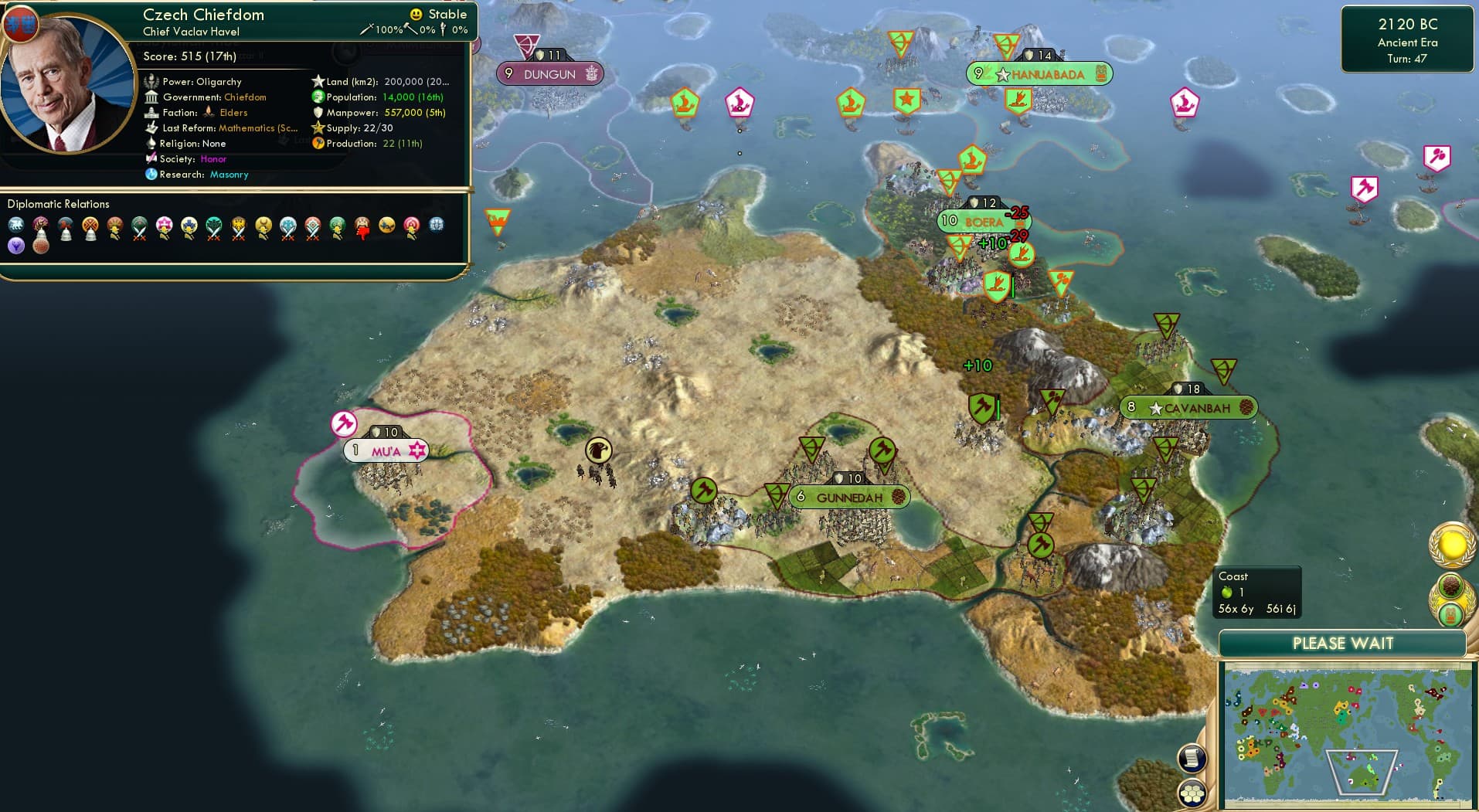Click the Research bulb icon next to Masonry

pyautogui.click(x=151, y=175)
